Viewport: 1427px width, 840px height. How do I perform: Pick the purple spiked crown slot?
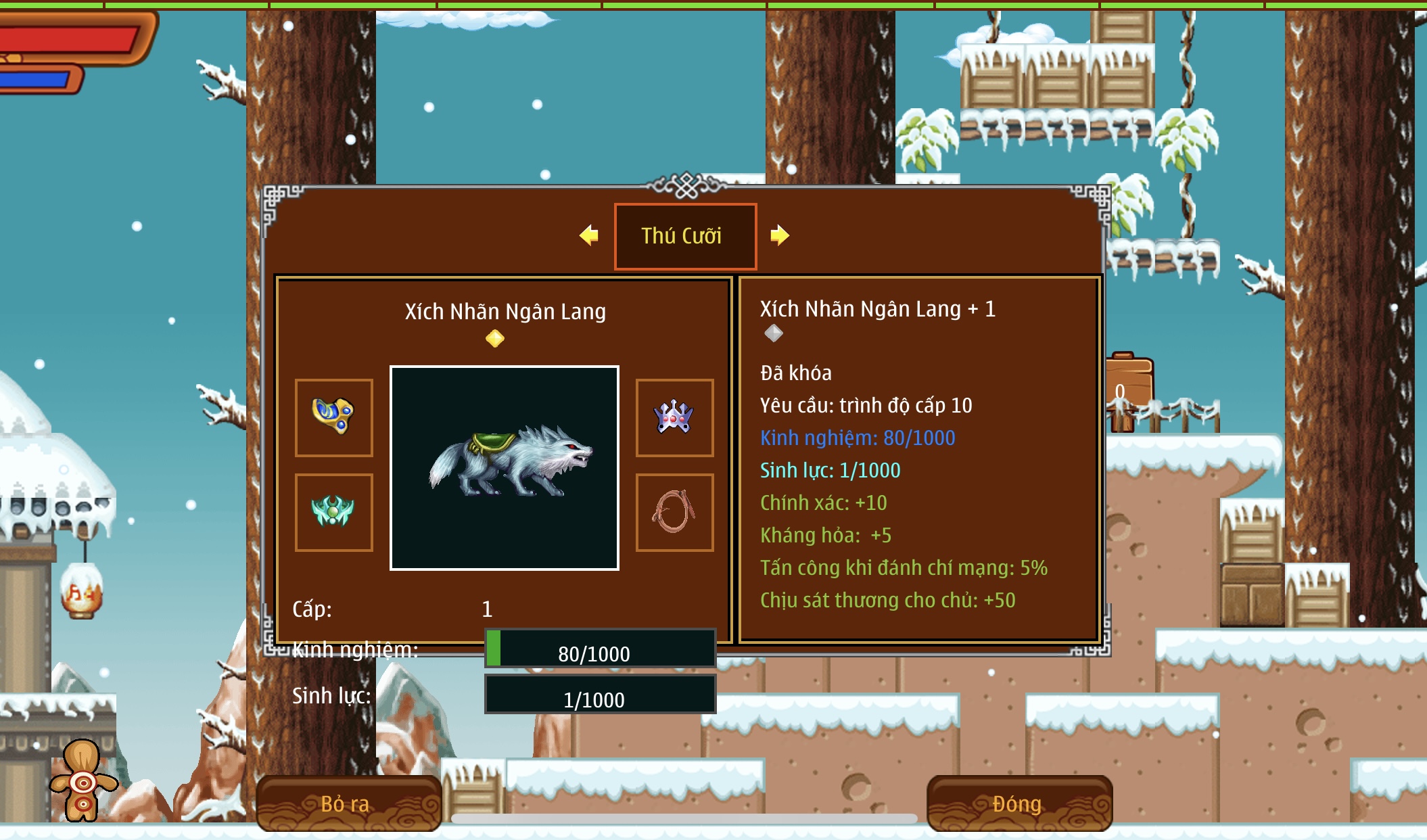674,417
